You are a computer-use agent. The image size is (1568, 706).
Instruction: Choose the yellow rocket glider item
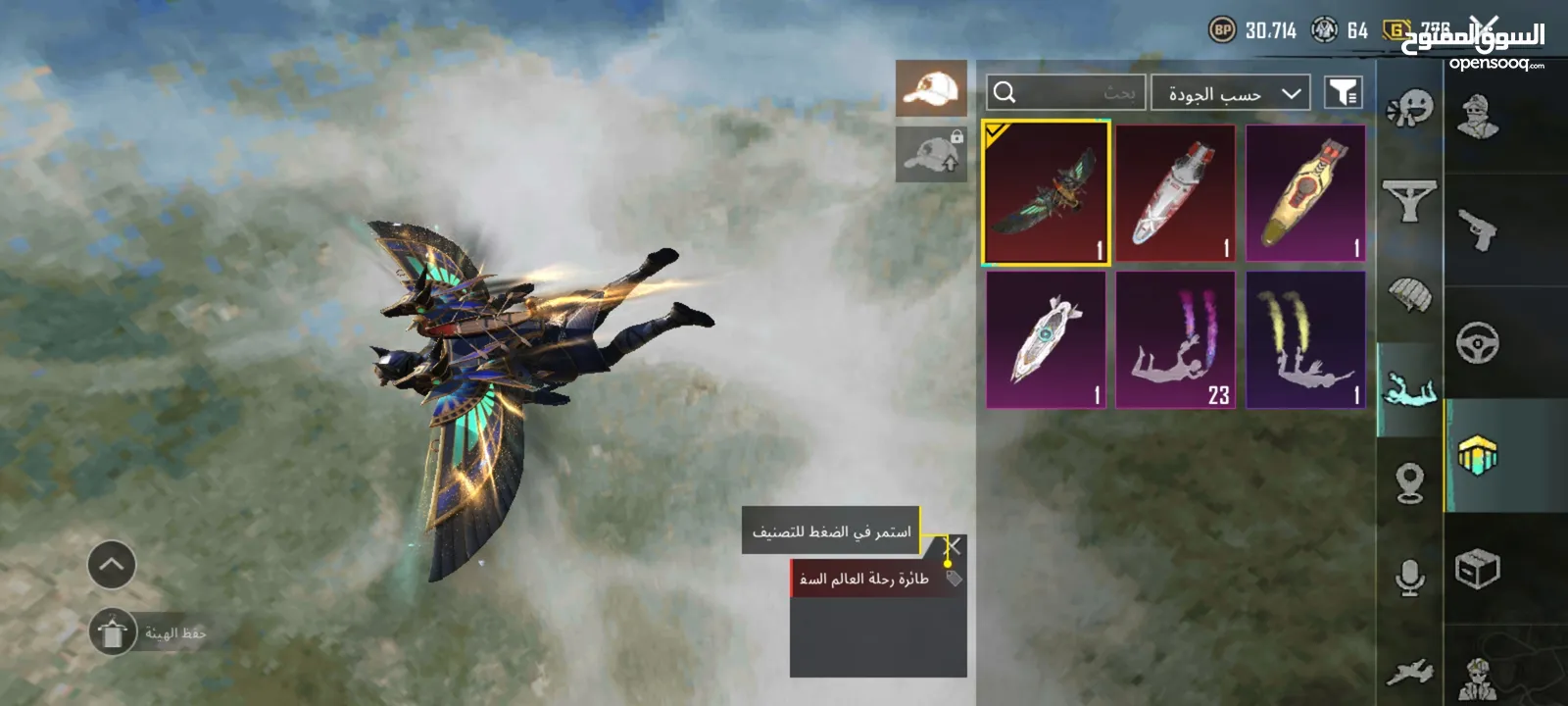click(x=1305, y=193)
